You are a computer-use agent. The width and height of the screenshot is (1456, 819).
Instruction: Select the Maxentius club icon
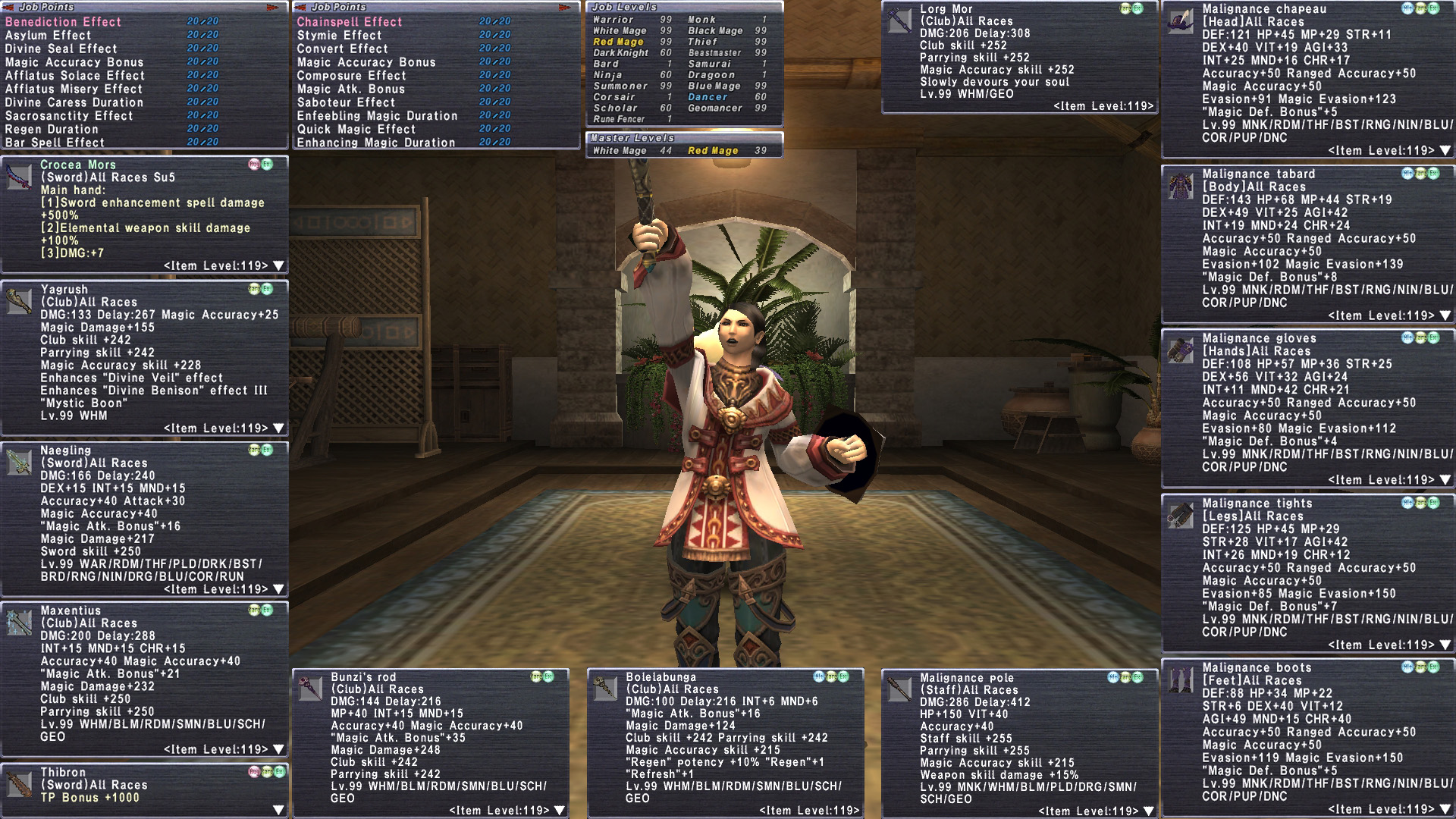(x=19, y=622)
